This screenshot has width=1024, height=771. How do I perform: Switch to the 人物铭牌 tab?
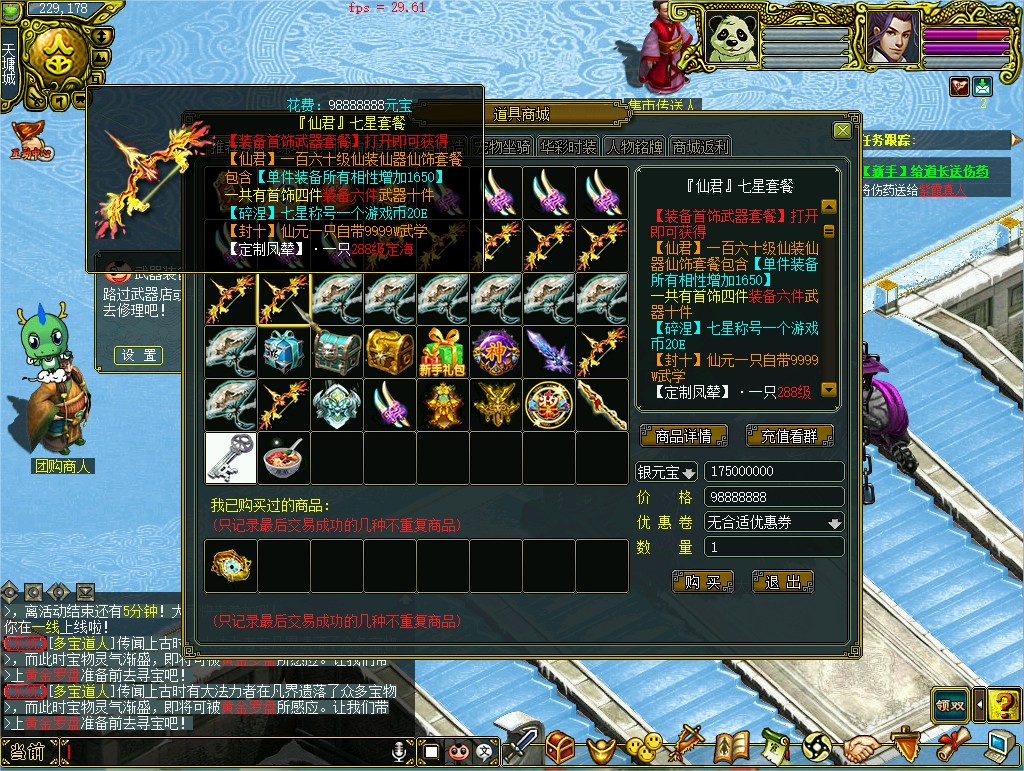point(633,147)
